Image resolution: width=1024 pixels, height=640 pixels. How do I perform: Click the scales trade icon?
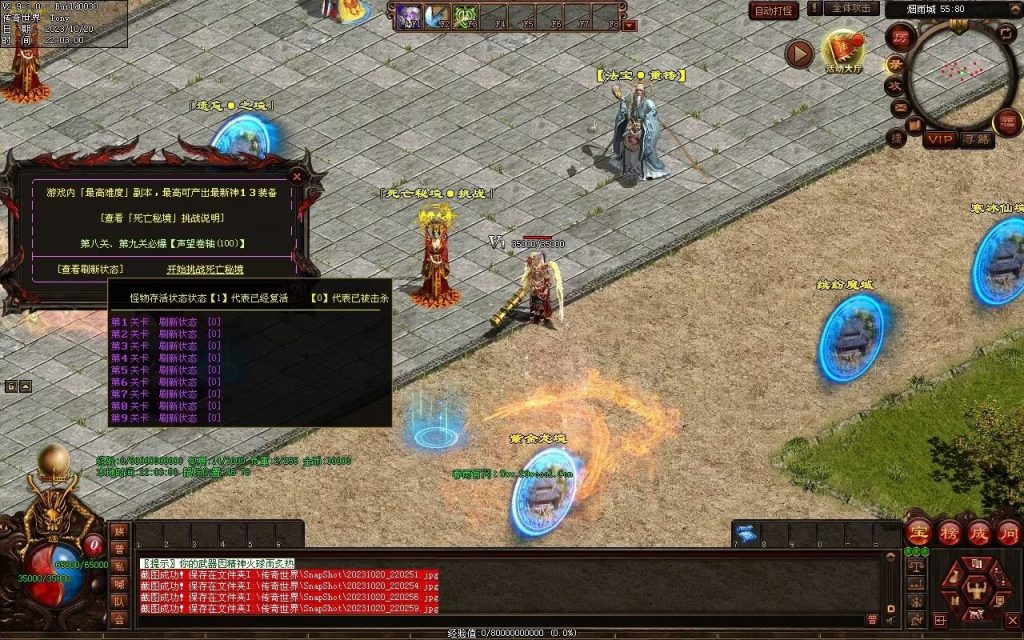click(914, 566)
